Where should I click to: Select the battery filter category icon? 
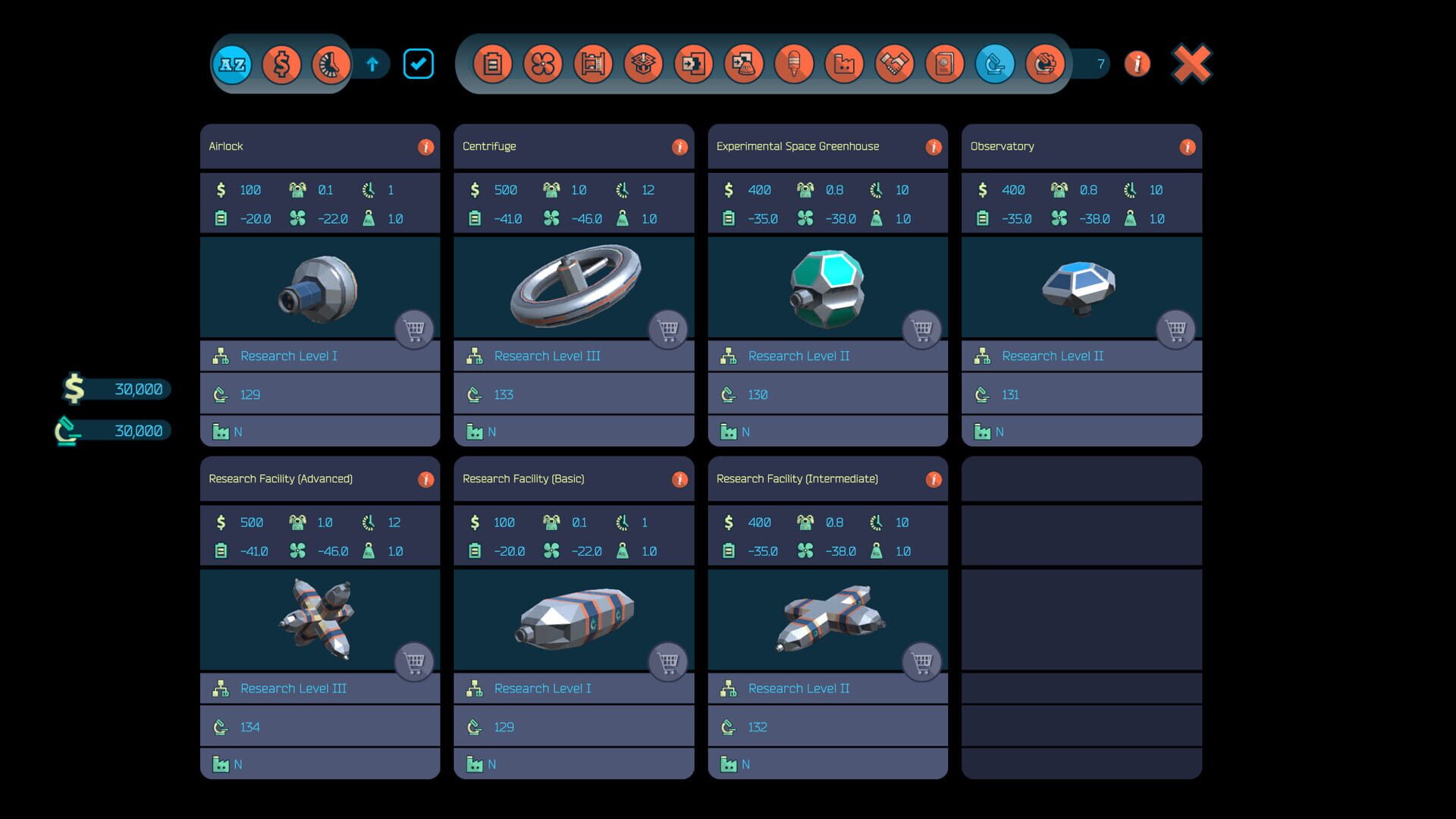click(493, 64)
